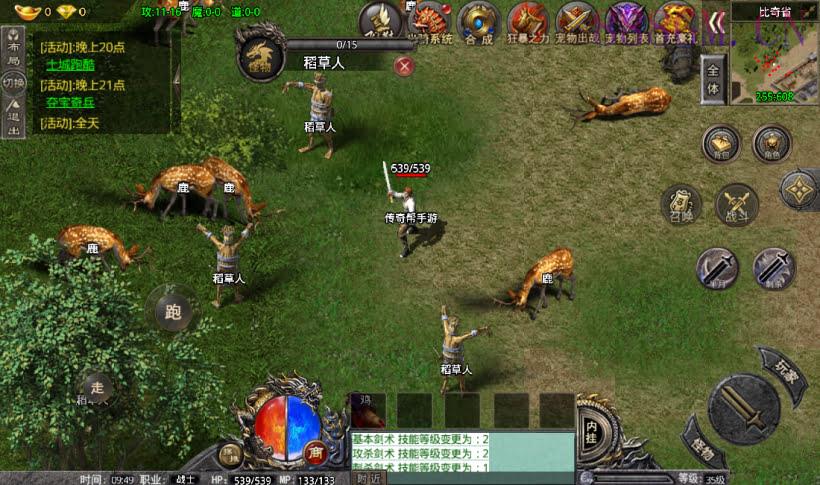Open the 比奇省 minimap

point(773,58)
